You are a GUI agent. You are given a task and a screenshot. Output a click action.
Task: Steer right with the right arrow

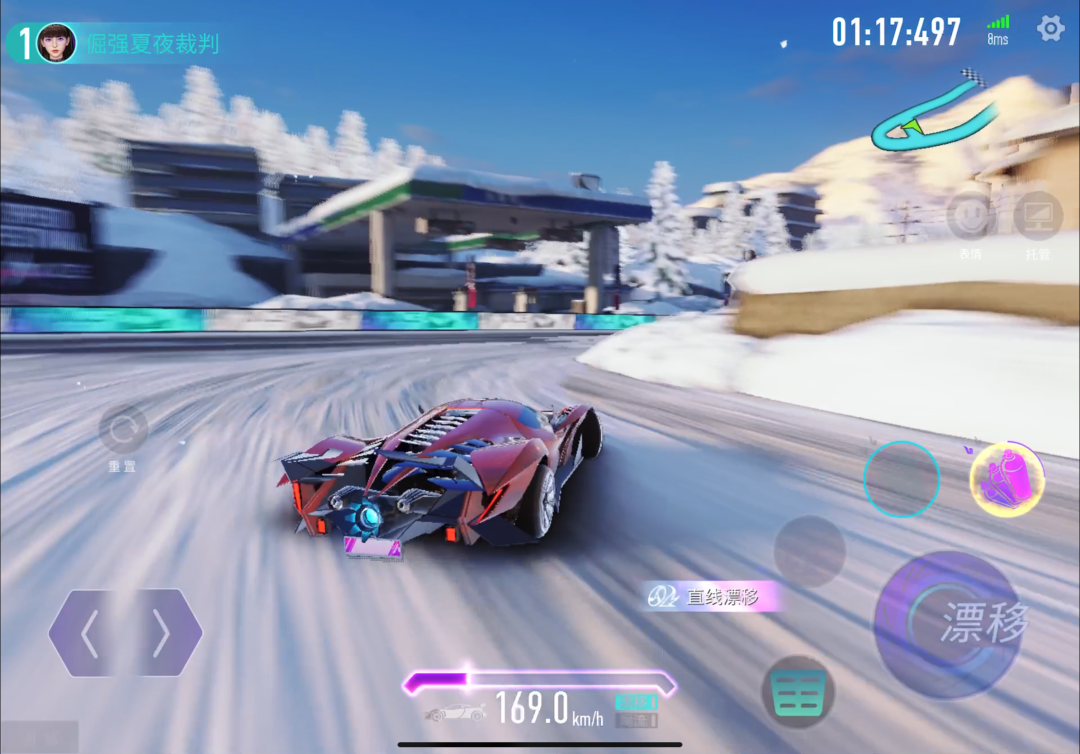point(162,633)
